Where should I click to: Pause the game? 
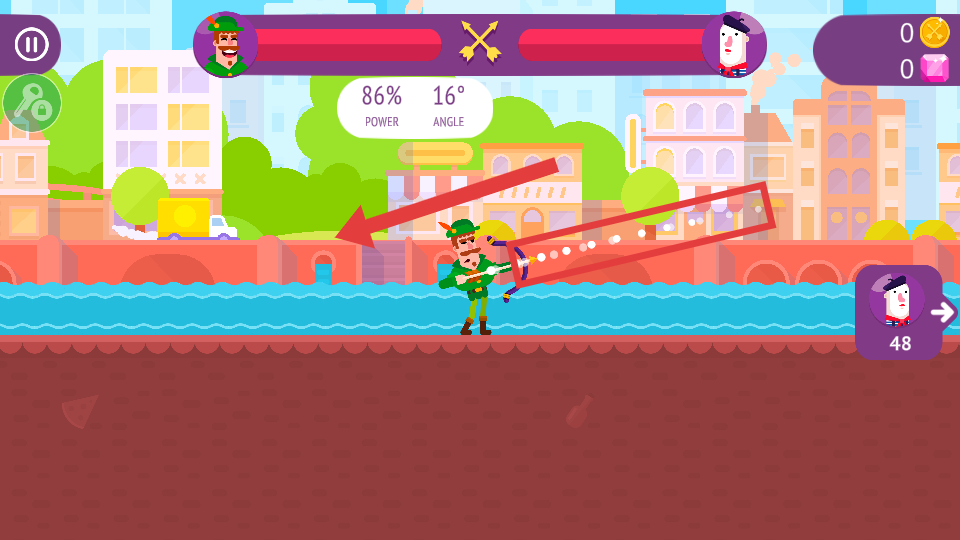point(31,44)
